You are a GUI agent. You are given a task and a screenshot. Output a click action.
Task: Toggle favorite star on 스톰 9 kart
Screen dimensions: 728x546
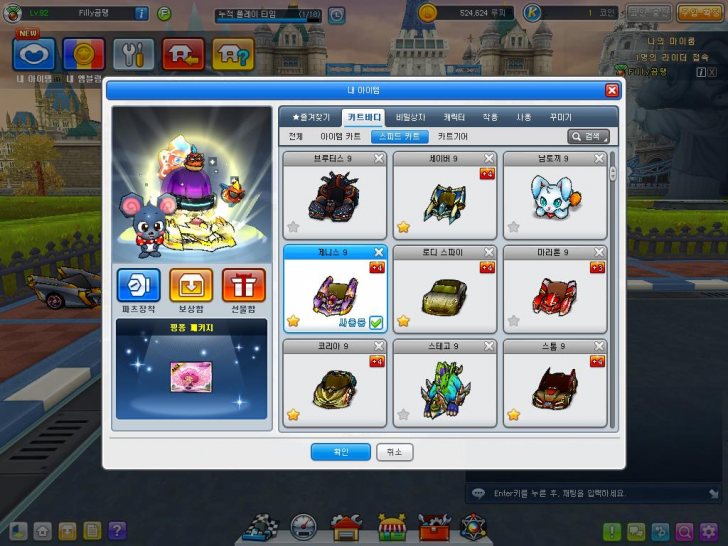[513, 414]
